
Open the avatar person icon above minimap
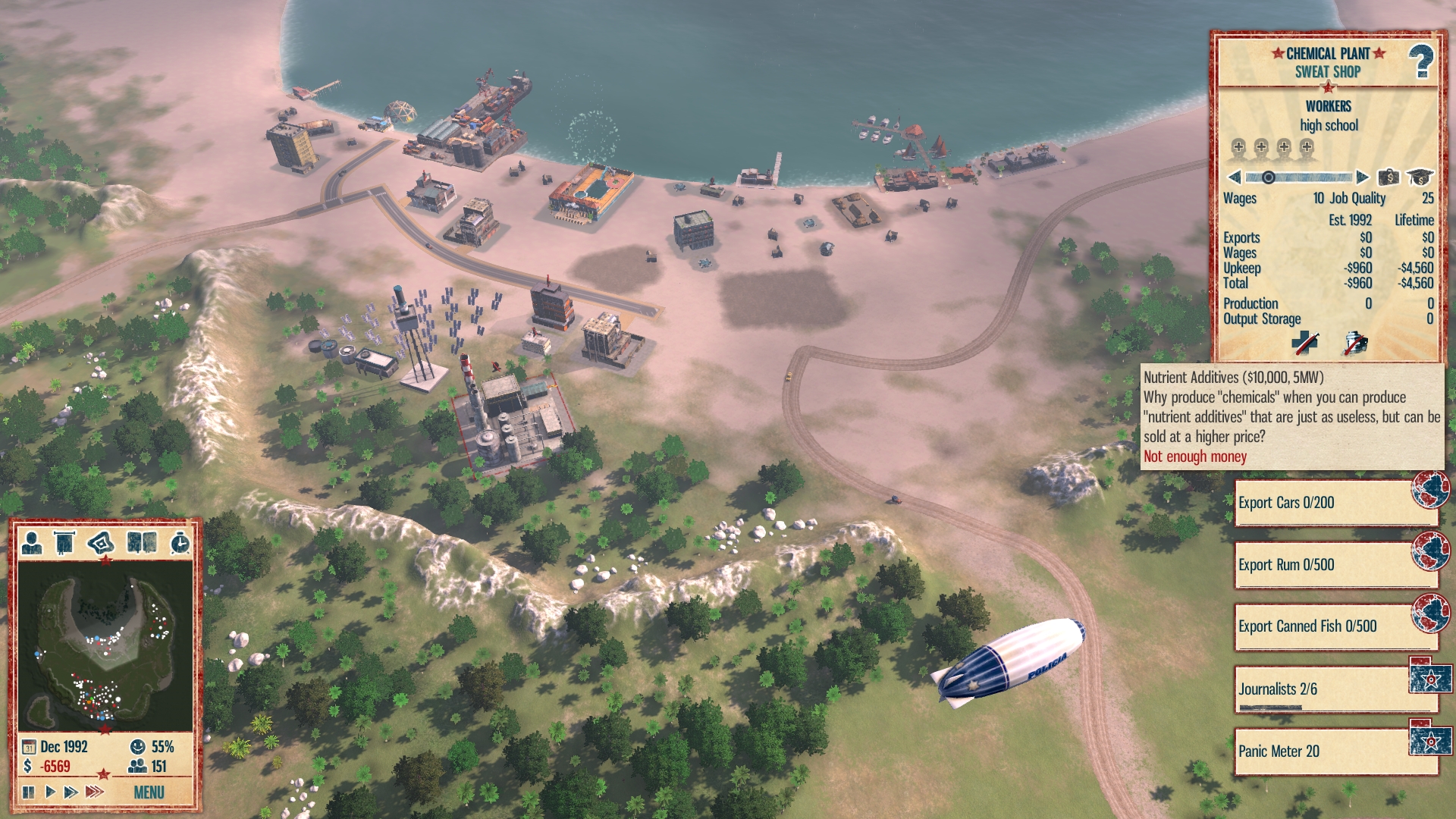click(x=32, y=543)
